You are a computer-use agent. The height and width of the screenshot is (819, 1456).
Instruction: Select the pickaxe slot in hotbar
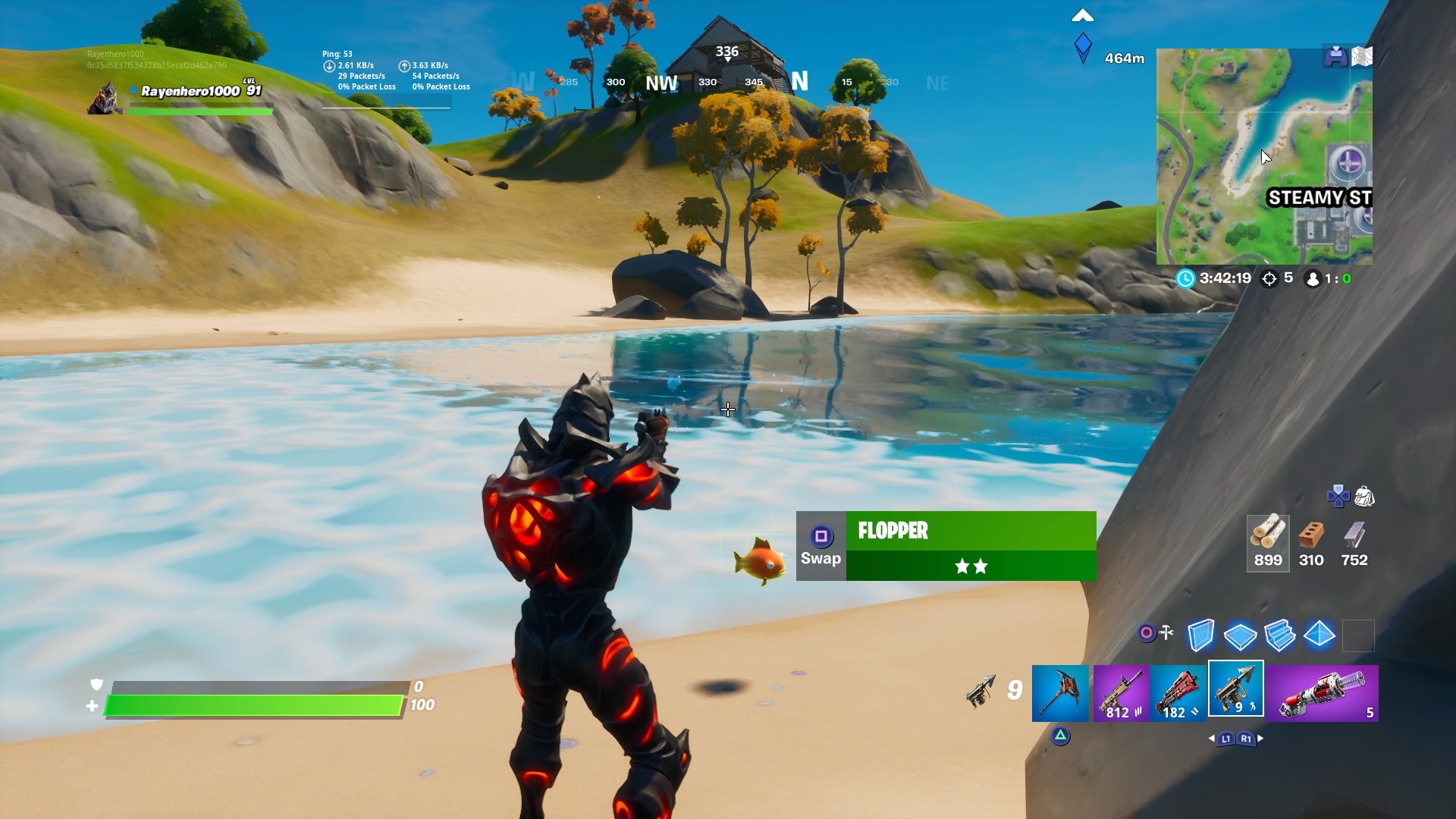pos(1060,693)
